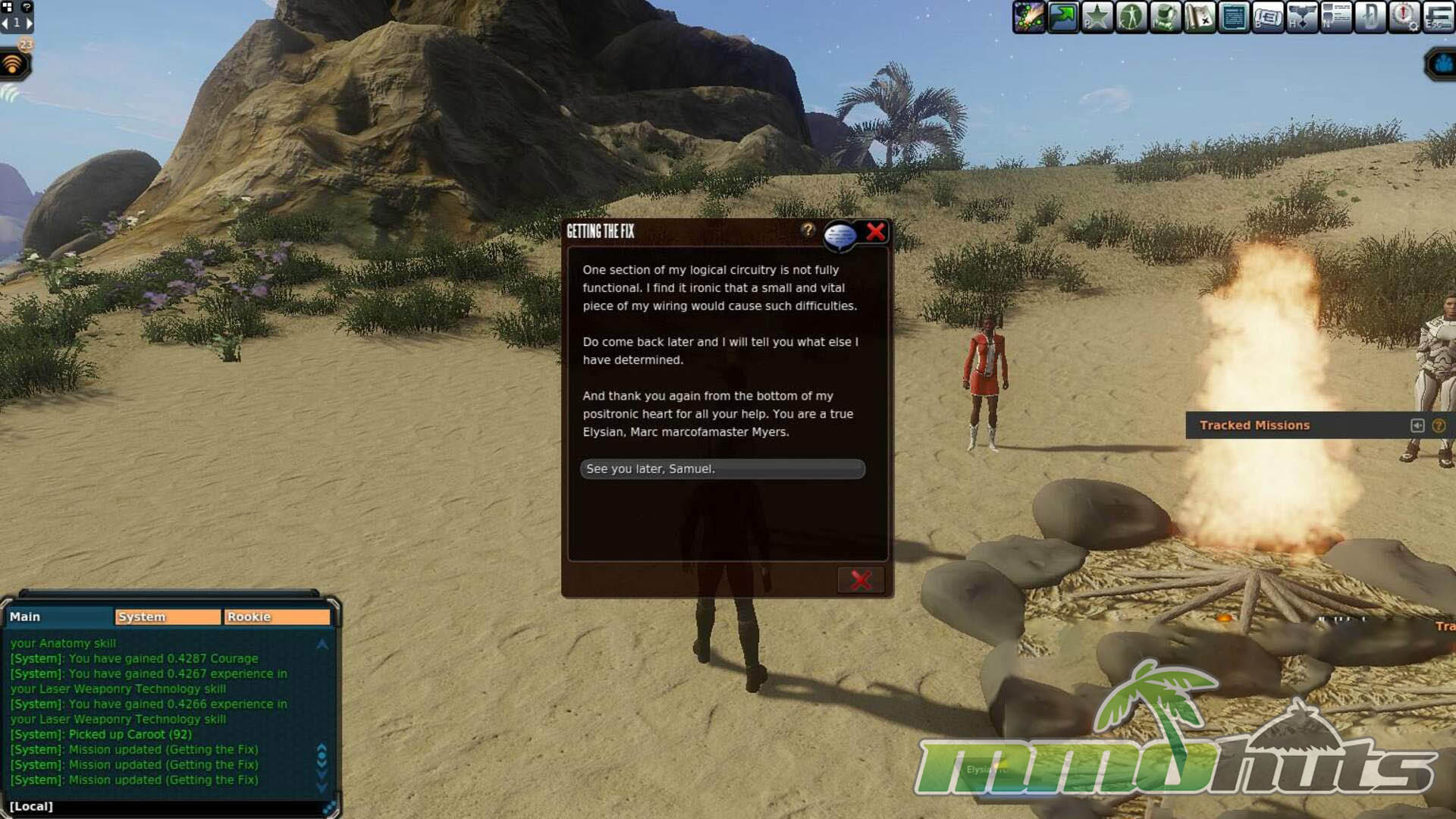
Task: Switch to the System chat tab
Action: tap(168, 617)
